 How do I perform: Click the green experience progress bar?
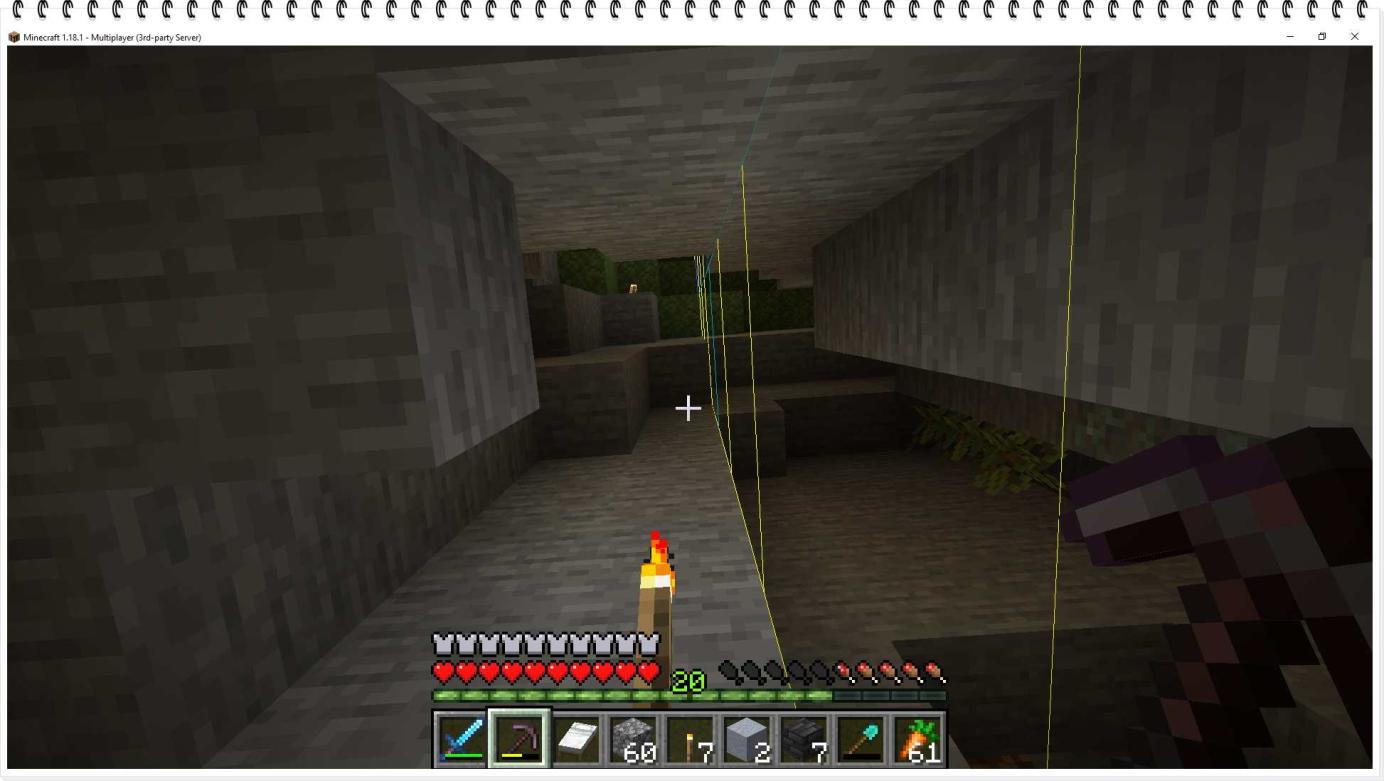[560, 692]
